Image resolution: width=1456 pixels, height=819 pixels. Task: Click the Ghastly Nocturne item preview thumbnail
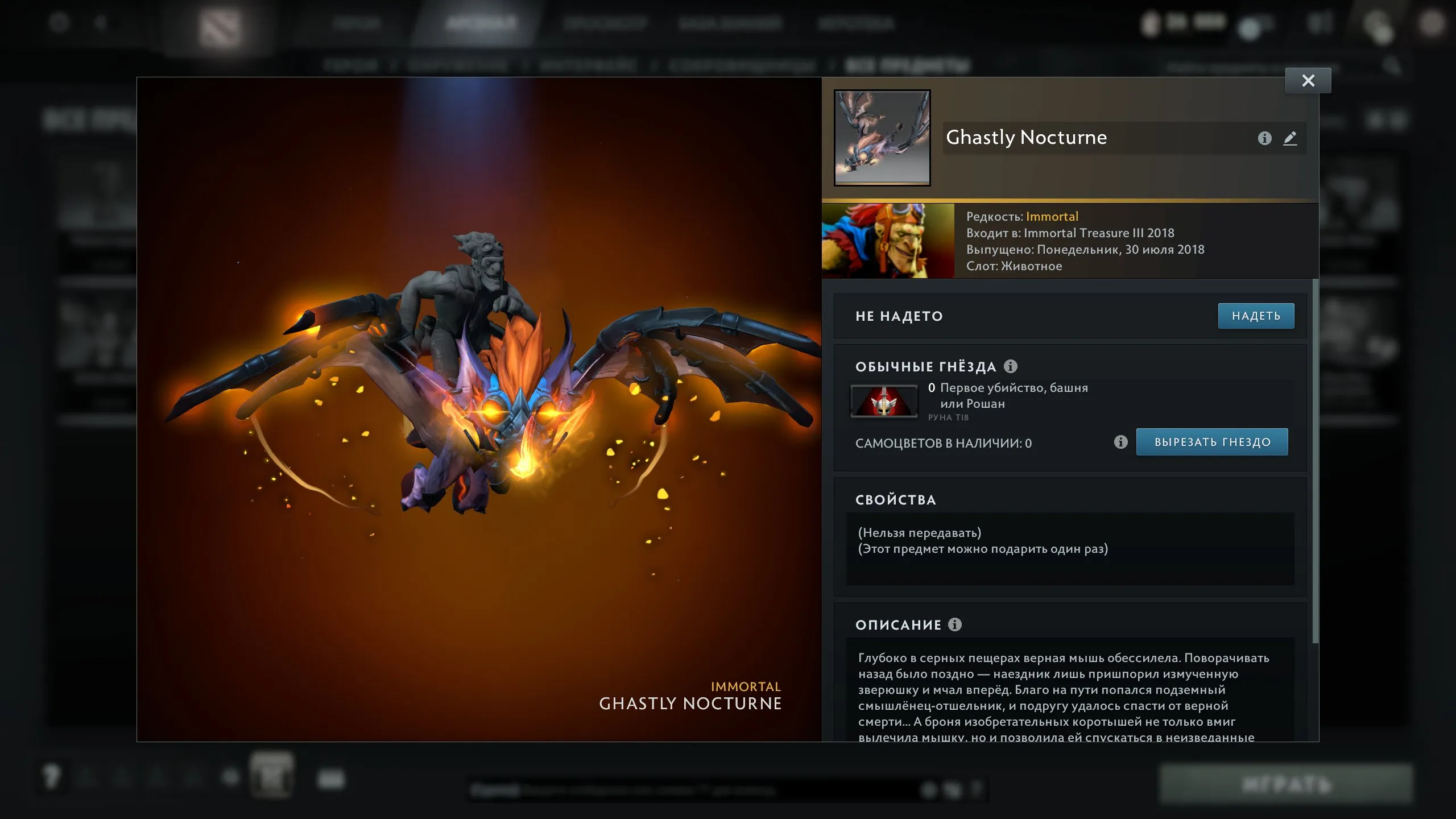(882, 138)
